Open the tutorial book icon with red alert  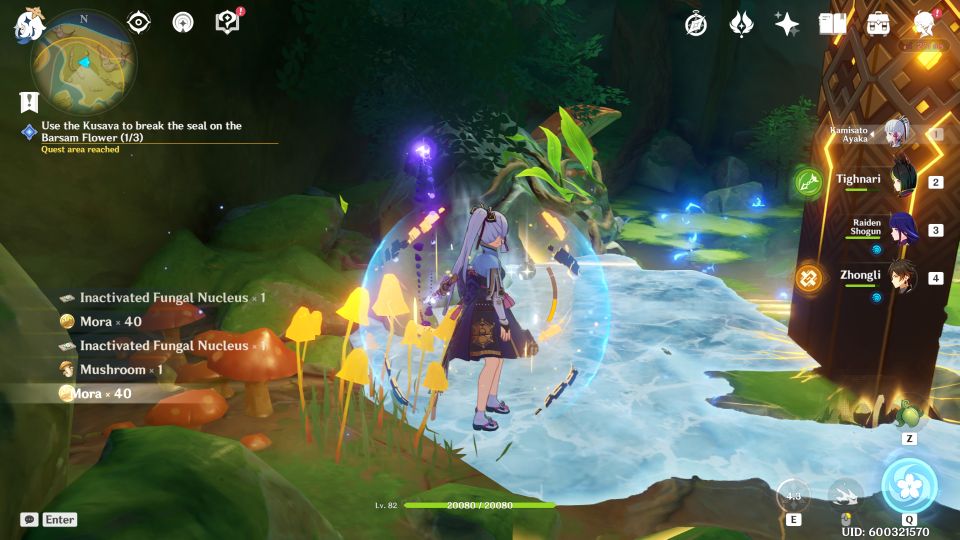pyautogui.click(x=228, y=22)
